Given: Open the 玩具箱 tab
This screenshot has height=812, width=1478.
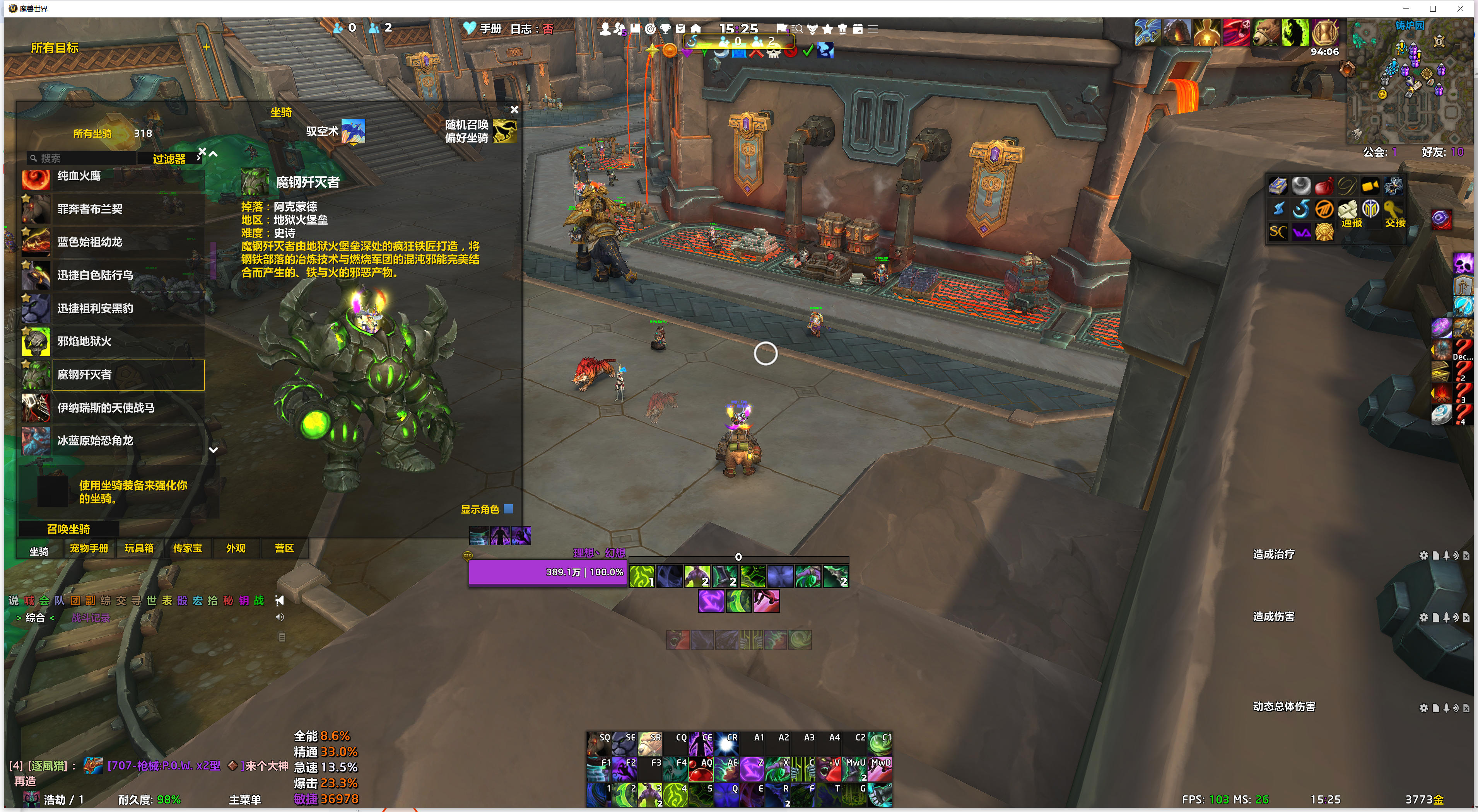Looking at the screenshot, I should click(x=139, y=548).
